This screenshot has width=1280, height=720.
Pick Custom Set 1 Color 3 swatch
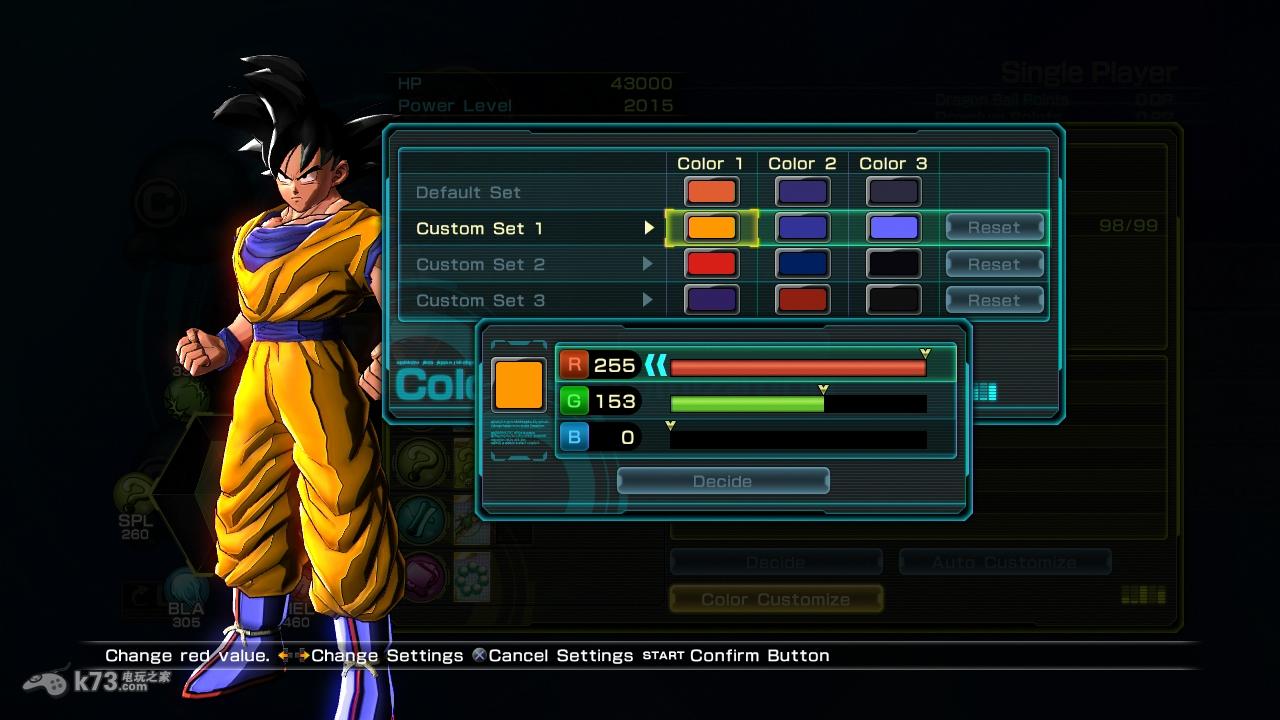click(893, 228)
